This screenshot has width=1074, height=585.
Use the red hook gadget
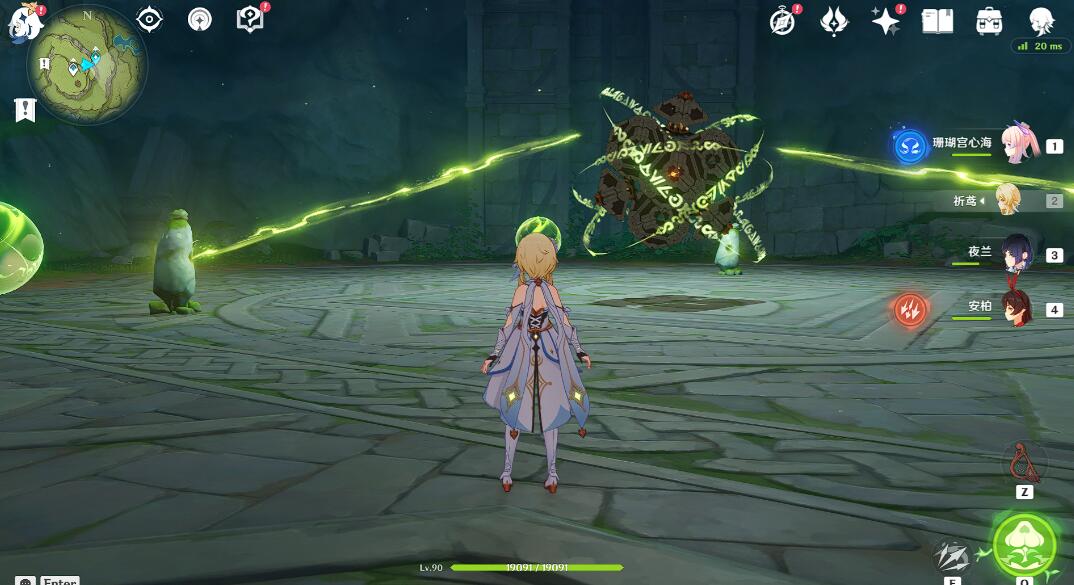click(x=1022, y=462)
